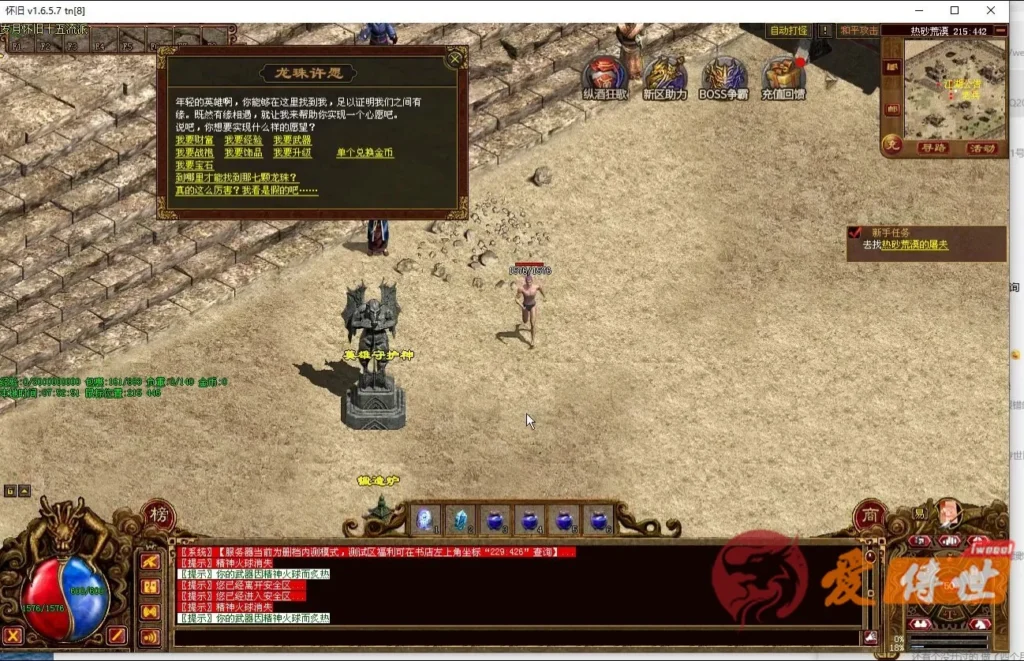This screenshot has height=661, width=1024.
Task: Switch the 和平攻击 attack mode
Action: point(859,31)
